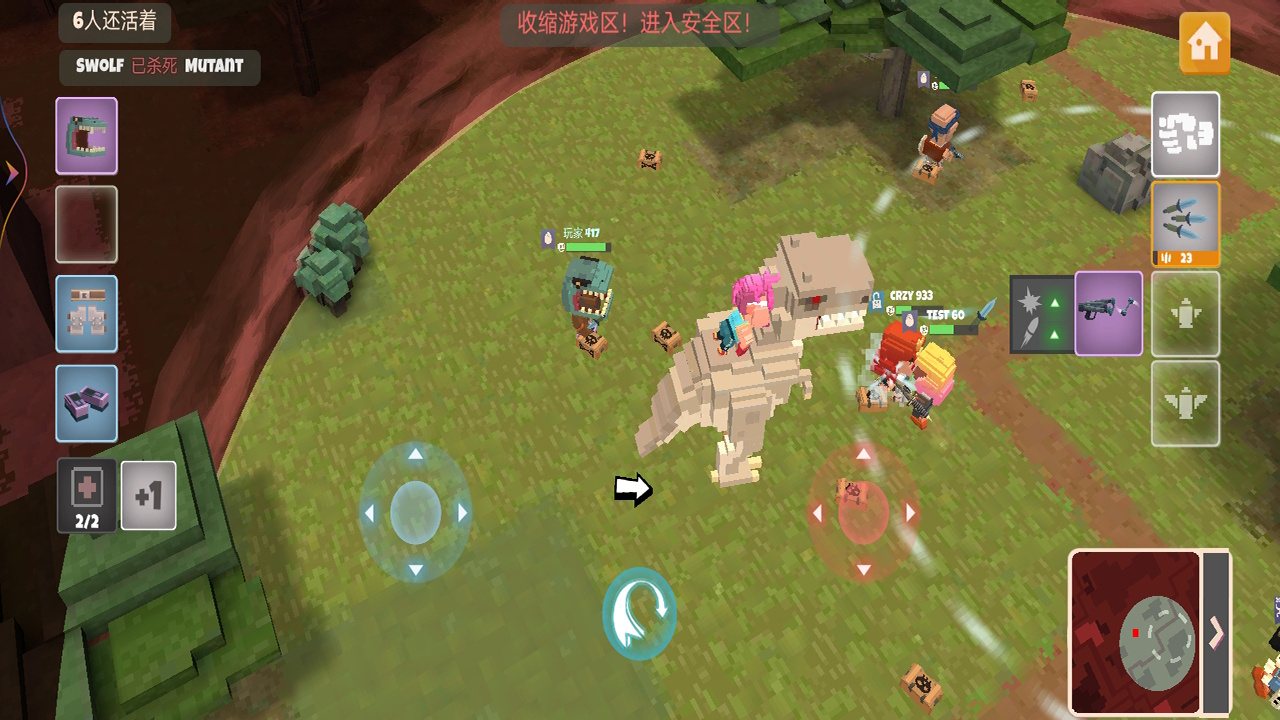This screenshot has height=720, width=1280.
Task: Open the rocket ammo upgrade panel
Action: 1041,314
